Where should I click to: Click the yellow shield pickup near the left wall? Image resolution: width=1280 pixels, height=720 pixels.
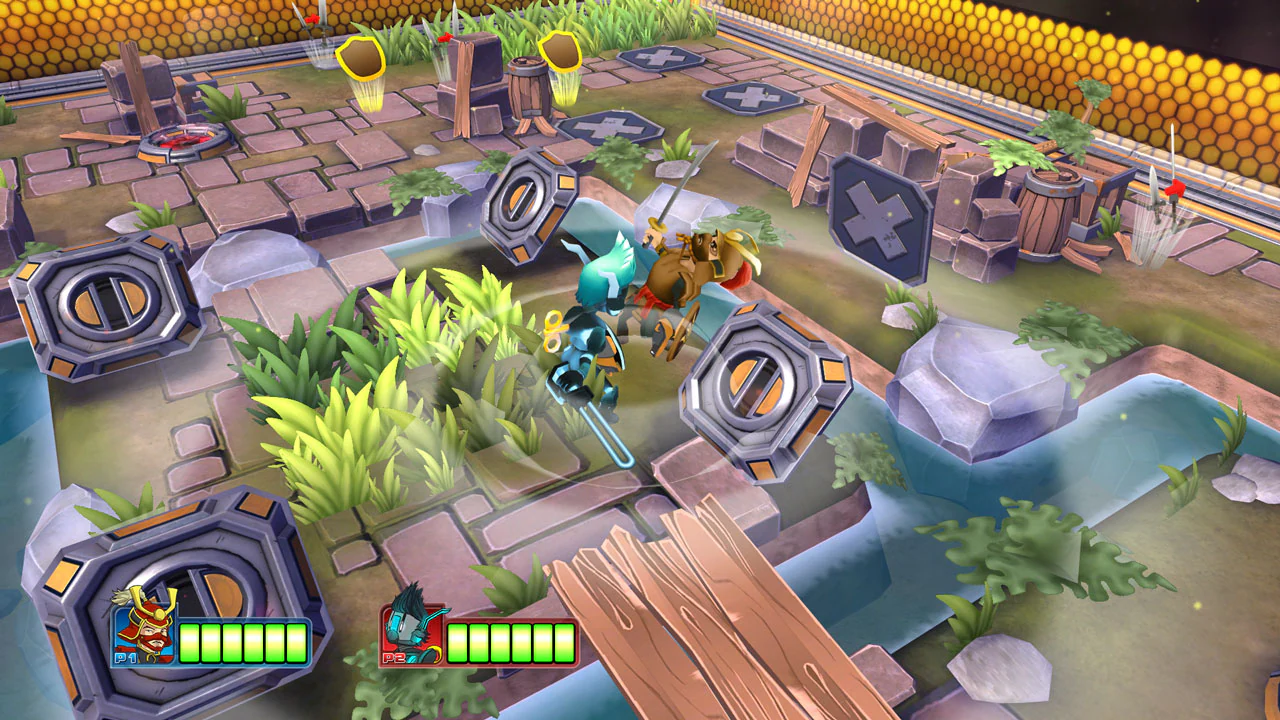[x=363, y=58]
